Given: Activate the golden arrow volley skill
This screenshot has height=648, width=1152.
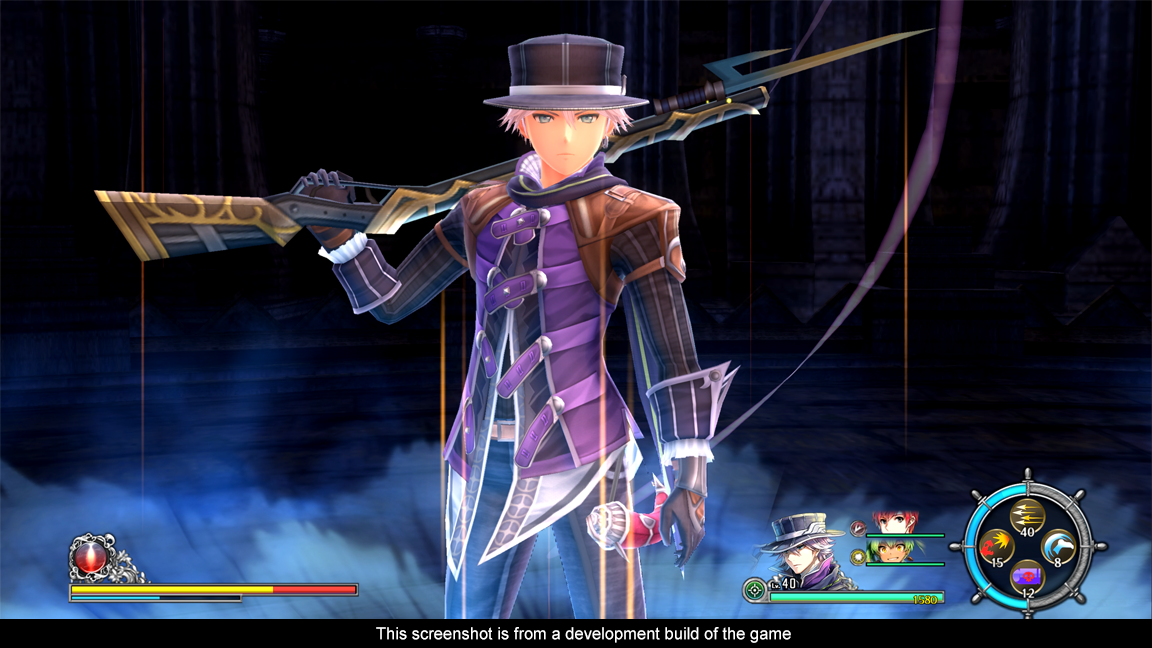Looking at the screenshot, I should pos(1027,516).
